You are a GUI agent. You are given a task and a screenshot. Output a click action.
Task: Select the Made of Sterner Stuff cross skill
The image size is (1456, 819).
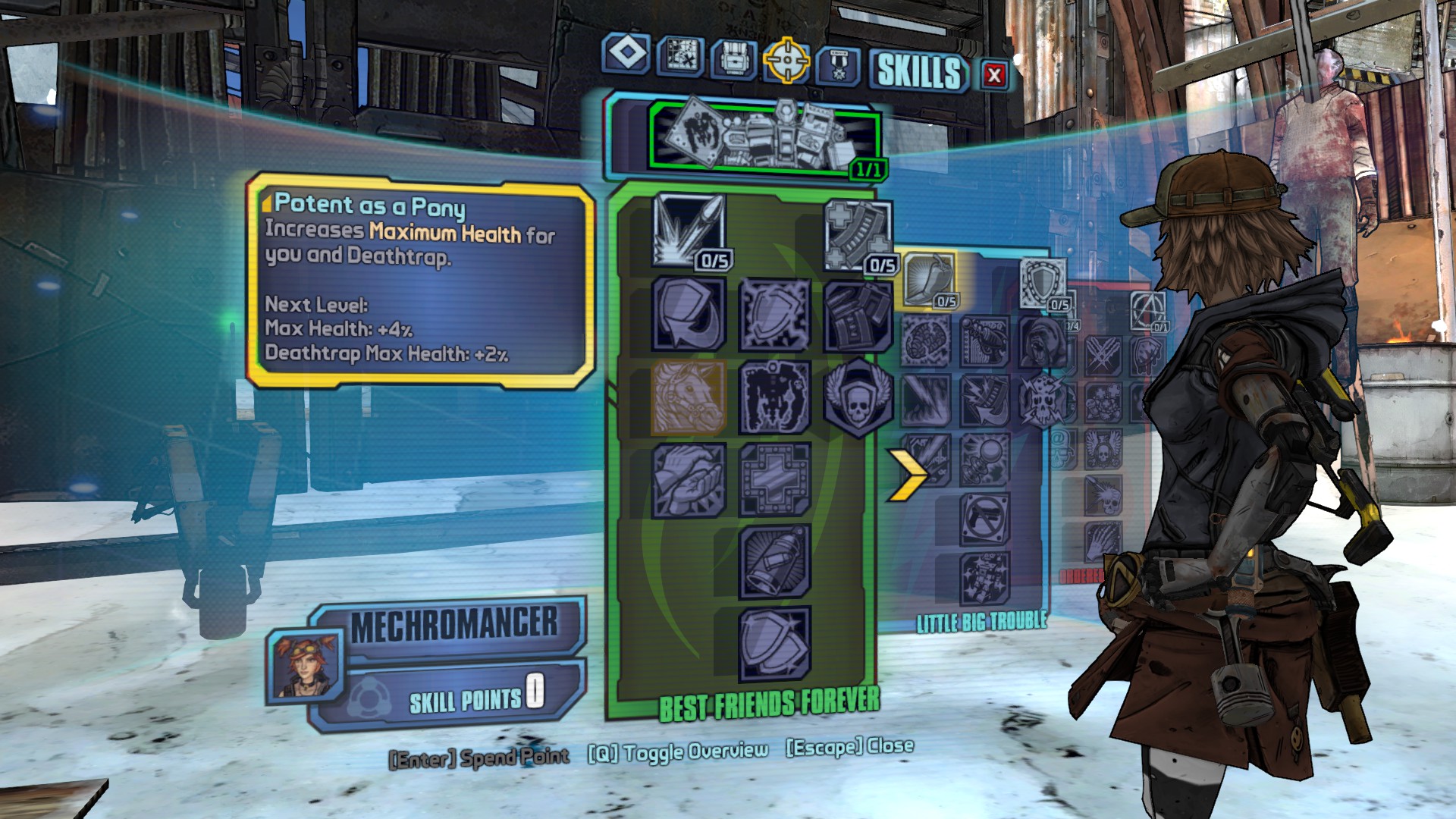774,479
